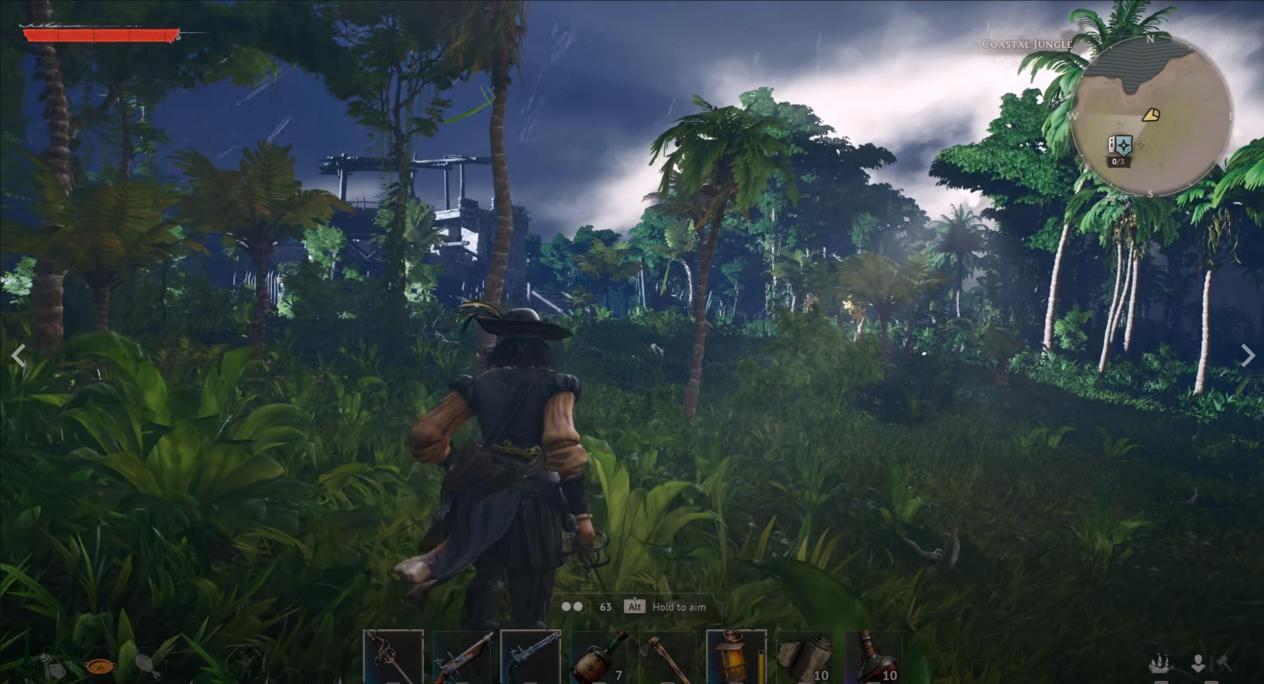Use the corked round bottle with count 7
Image resolution: width=1264 pixels, height=684 pixels.
[x=599, y=657]
